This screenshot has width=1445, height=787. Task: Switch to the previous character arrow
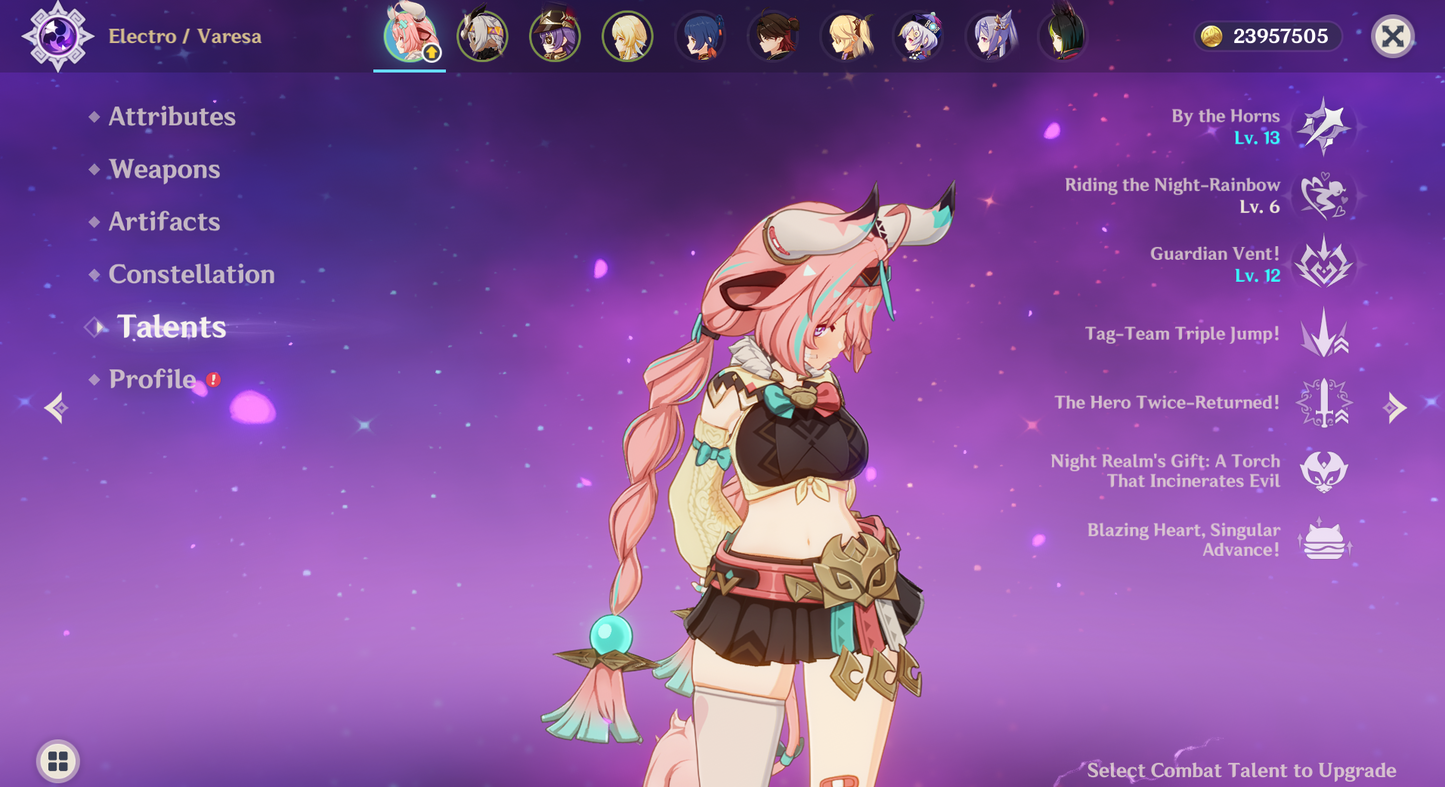point(56,407)
